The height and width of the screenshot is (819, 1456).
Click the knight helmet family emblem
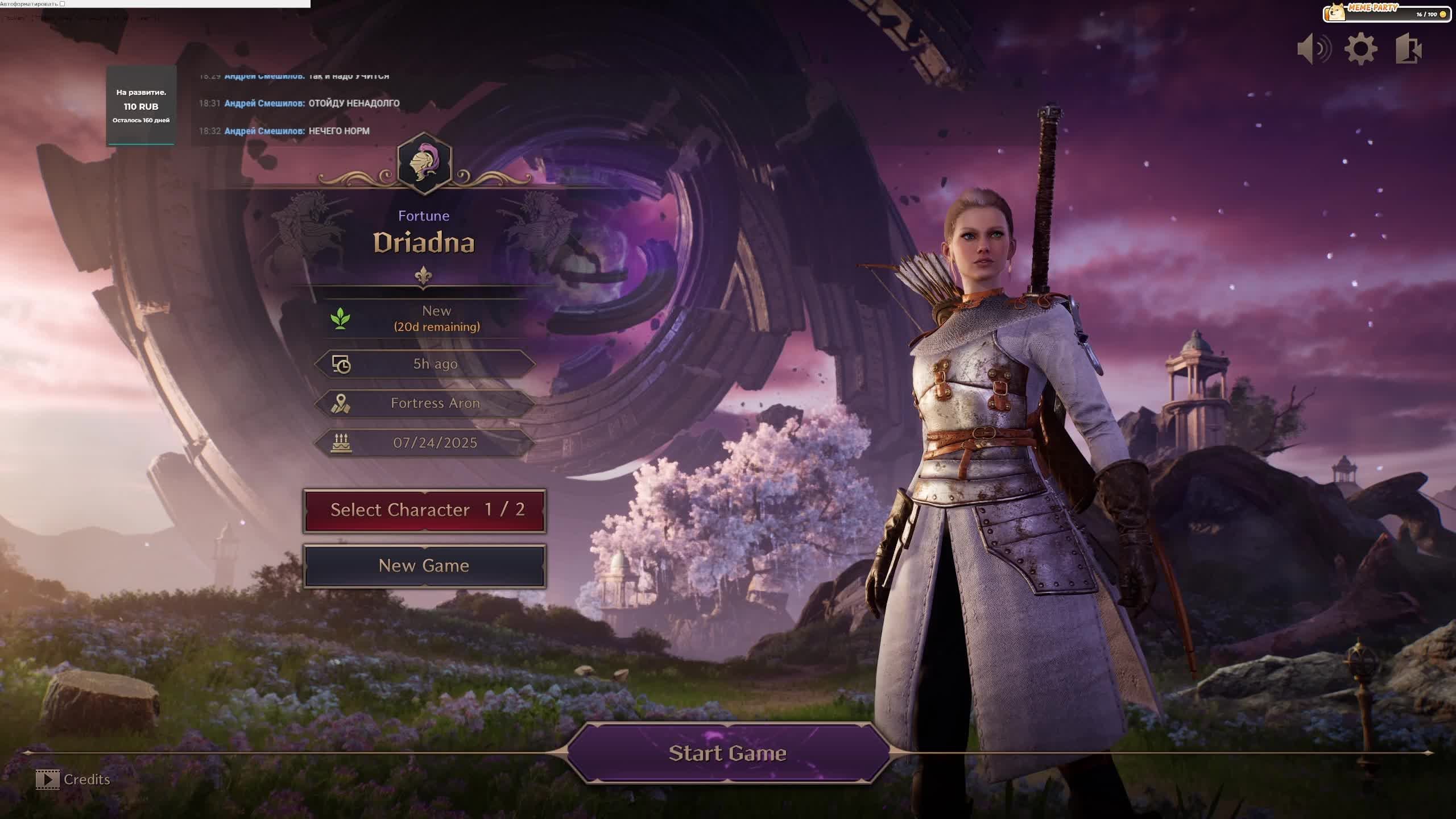pyautogui.click(x=424, y=164)
